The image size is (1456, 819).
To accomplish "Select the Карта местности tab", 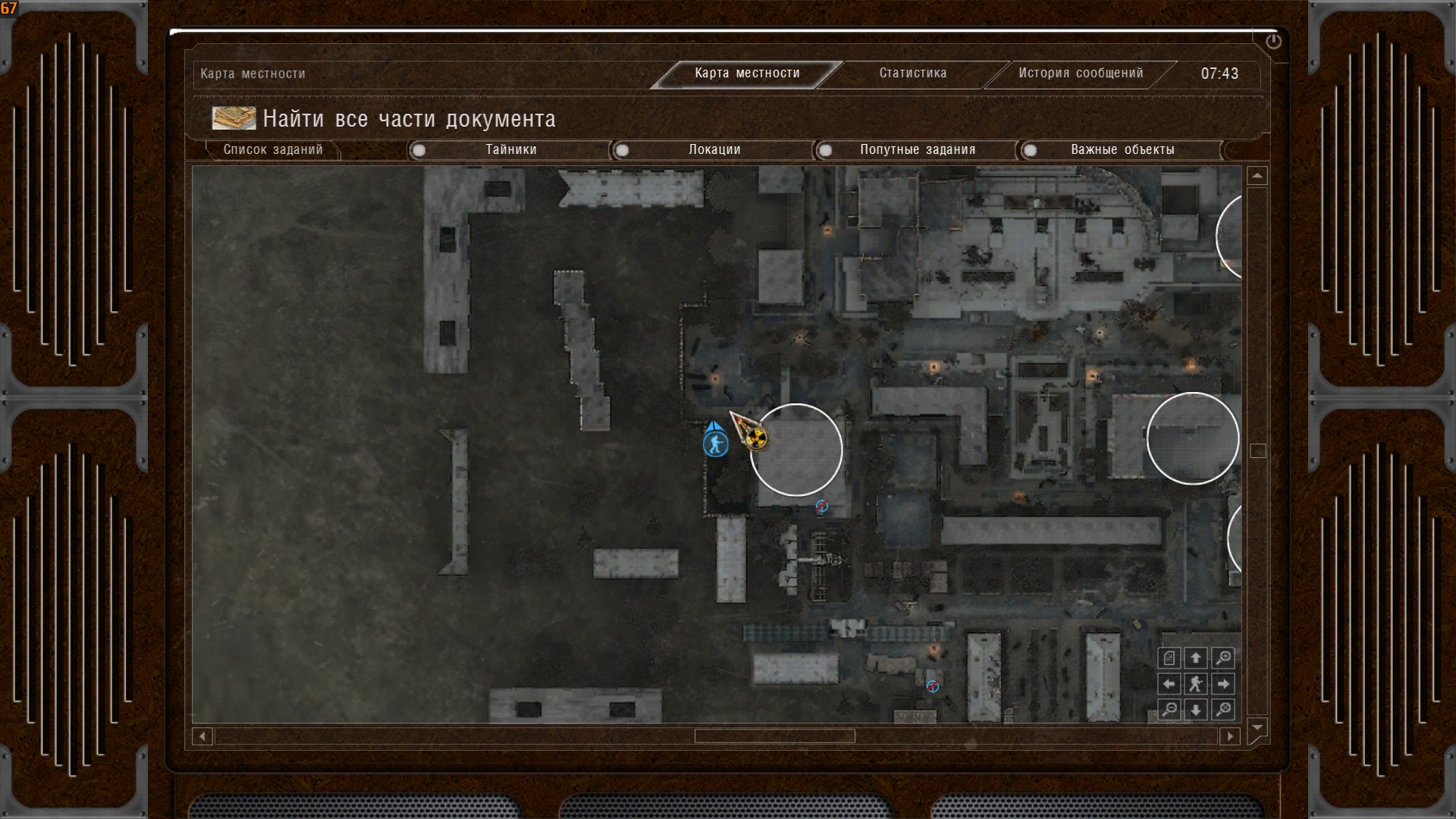I will pyautogui.click(x=747, y=74).
